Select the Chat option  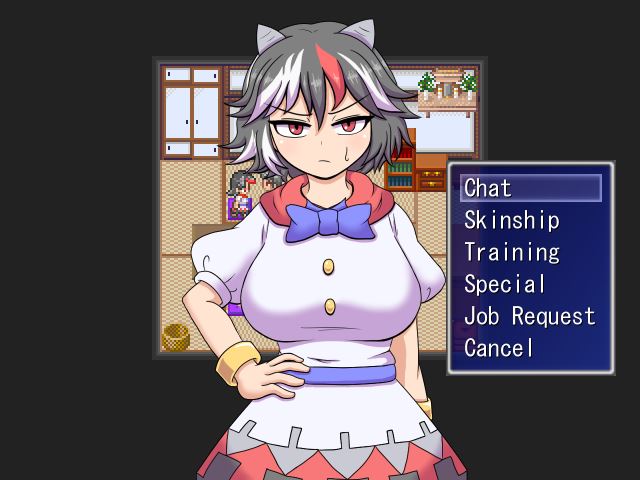pyautogui.click(x=488, y=188)
